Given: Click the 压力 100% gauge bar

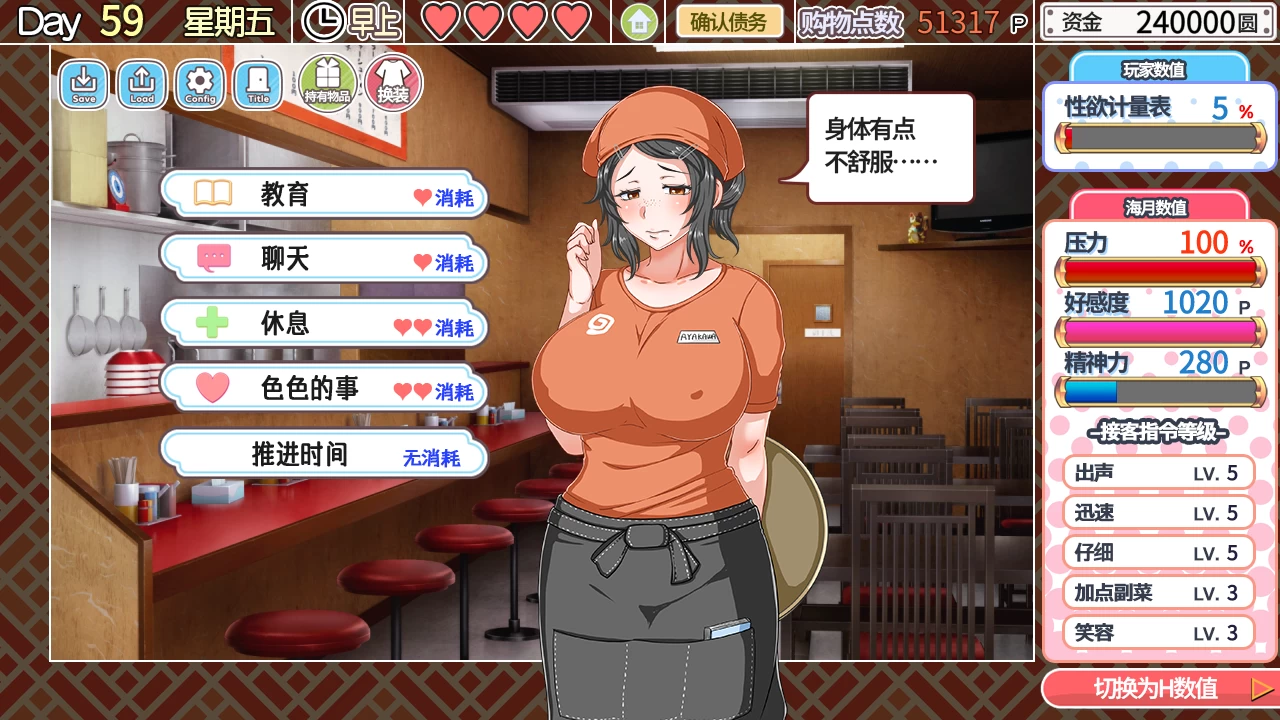Looking at the screenshot, I should click(x=1160, y=270).
